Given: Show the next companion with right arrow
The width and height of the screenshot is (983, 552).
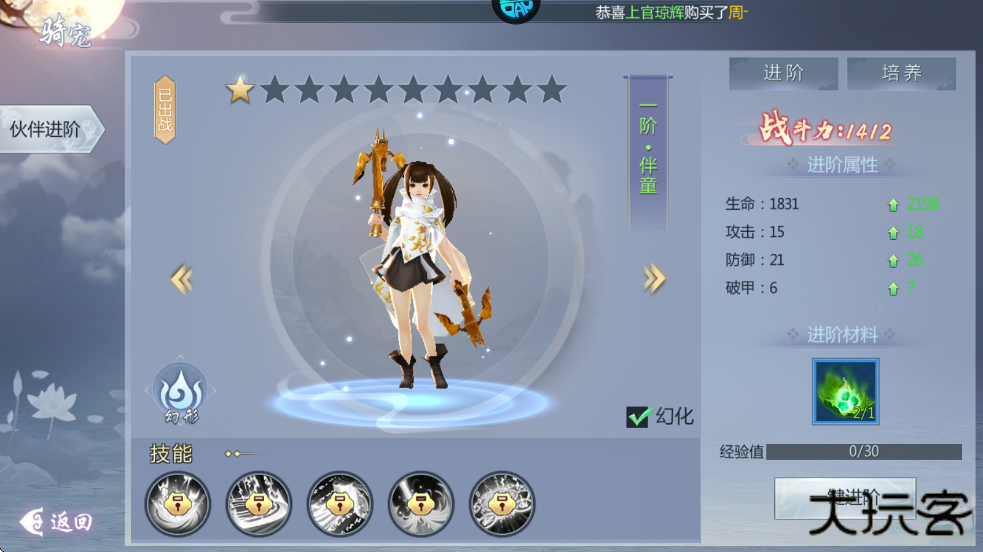Looking at the screenshot, I should (654, 279).
